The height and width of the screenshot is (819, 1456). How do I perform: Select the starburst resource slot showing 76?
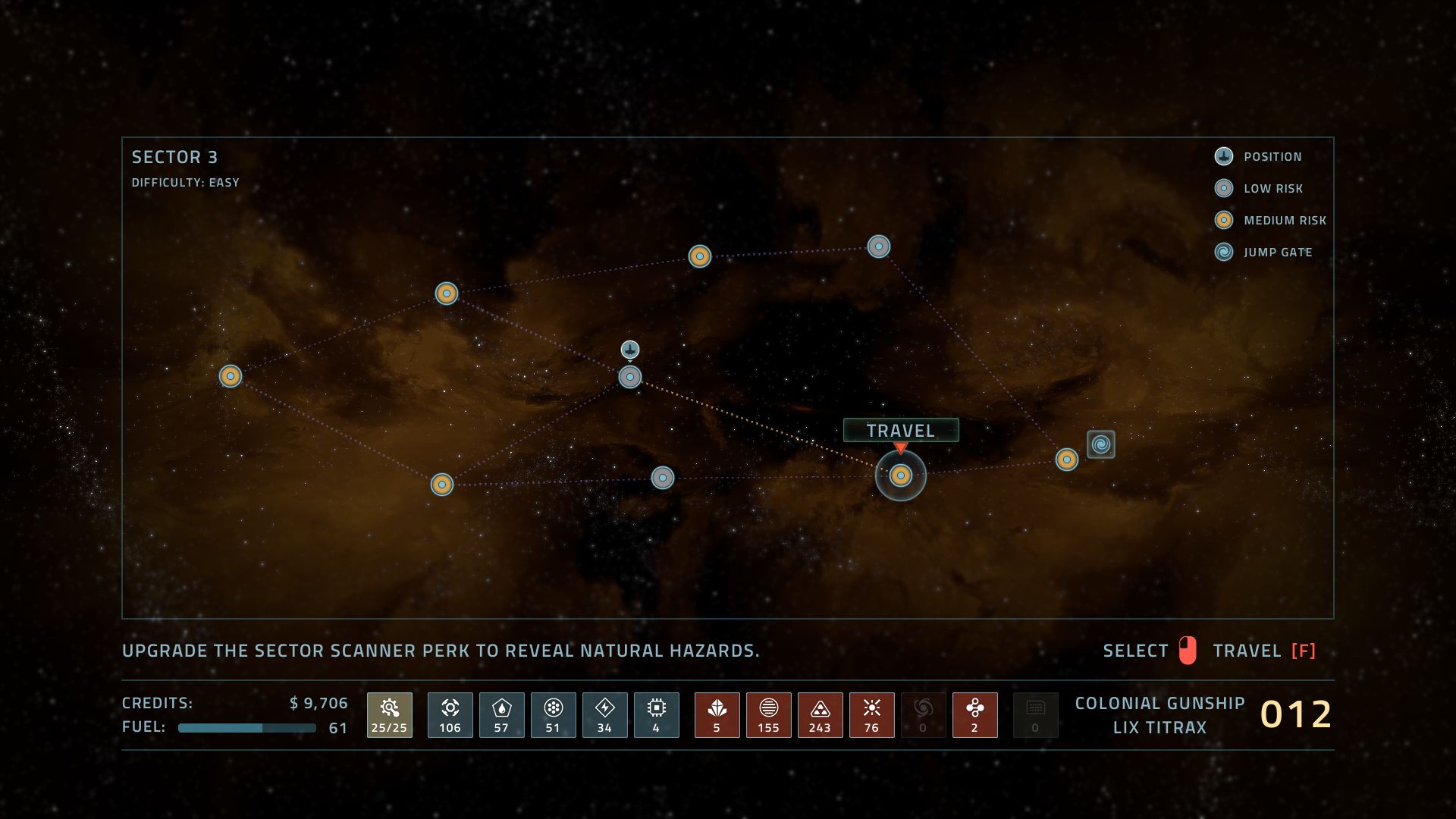click(872, 714)
